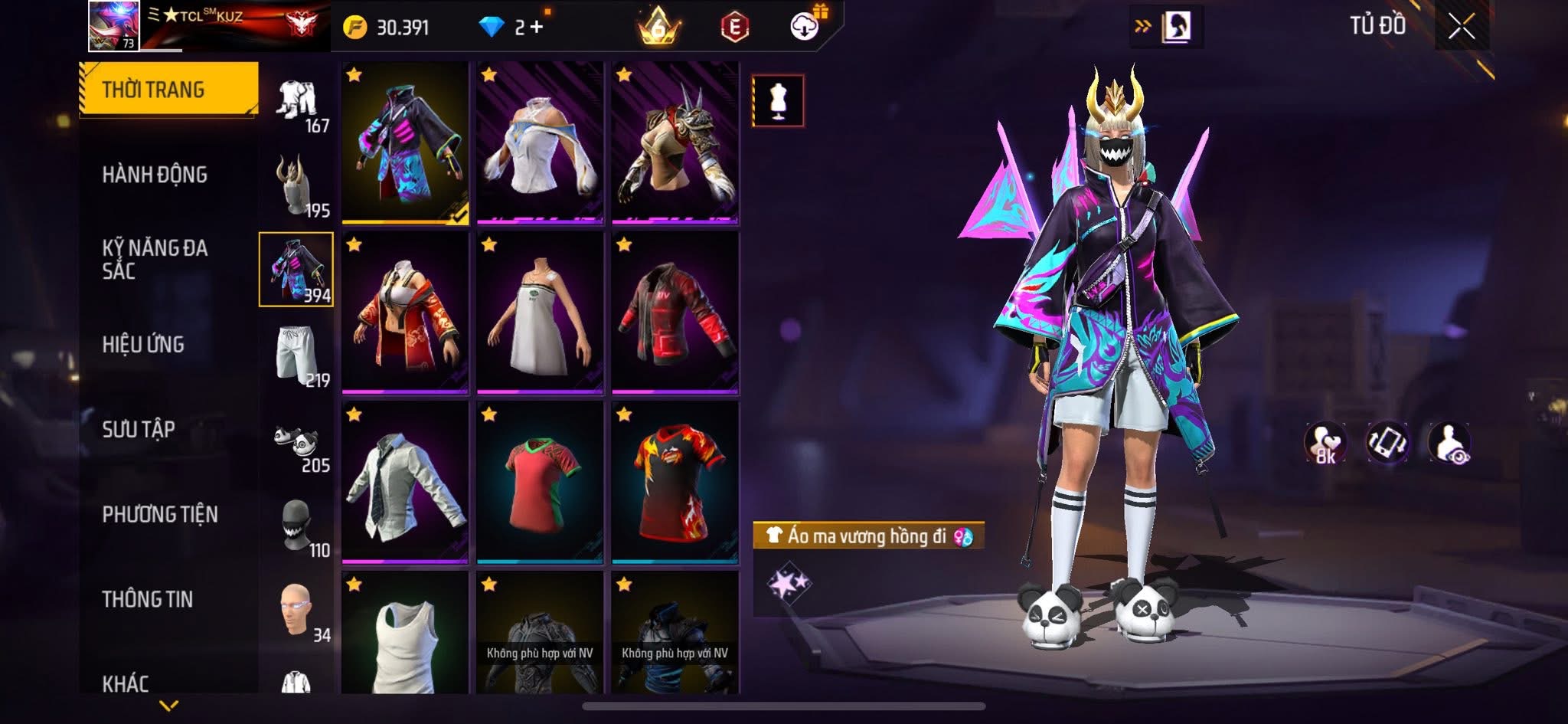
Task: Choose the panda shoes category
Action: [x=297, y=443]
